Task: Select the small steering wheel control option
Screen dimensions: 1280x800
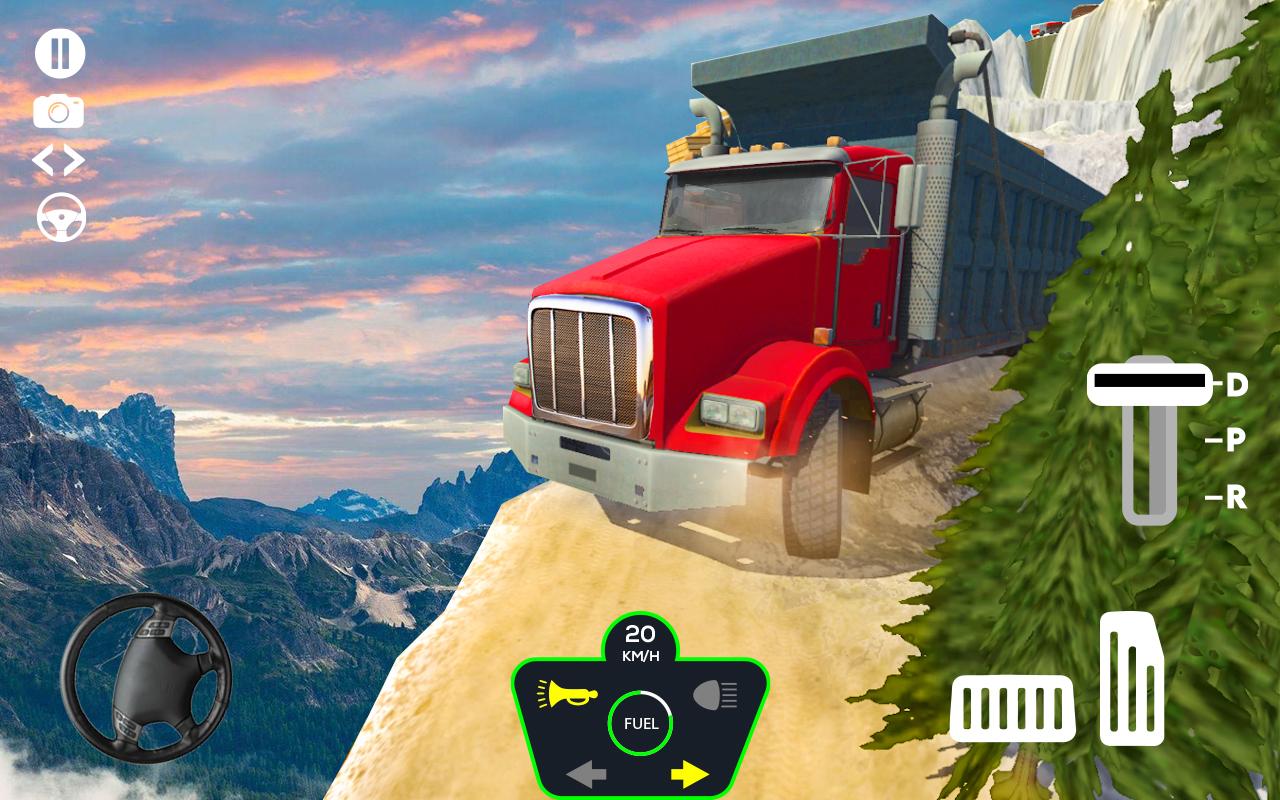Action: point(61,217)
